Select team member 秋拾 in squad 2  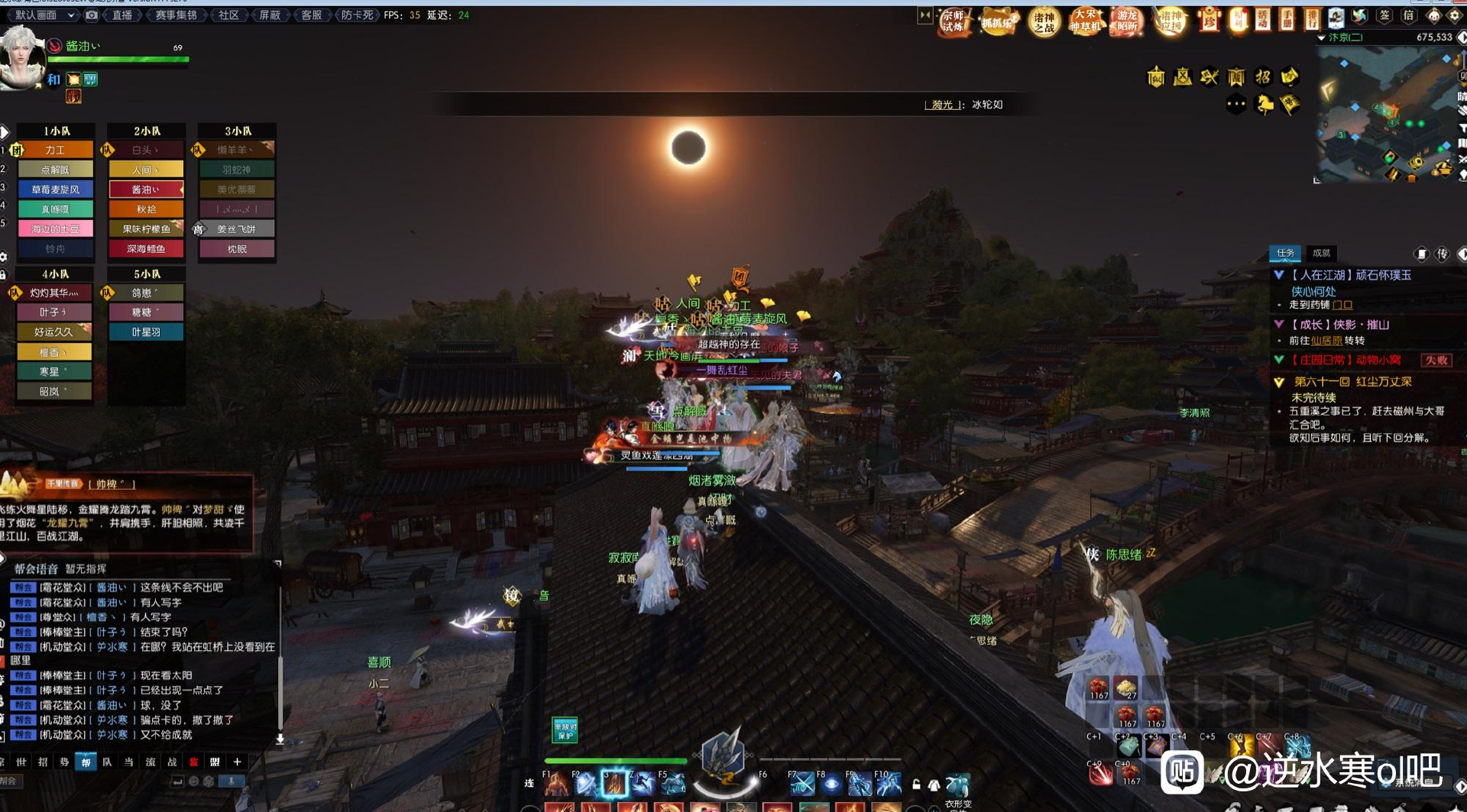coord(146,209)
